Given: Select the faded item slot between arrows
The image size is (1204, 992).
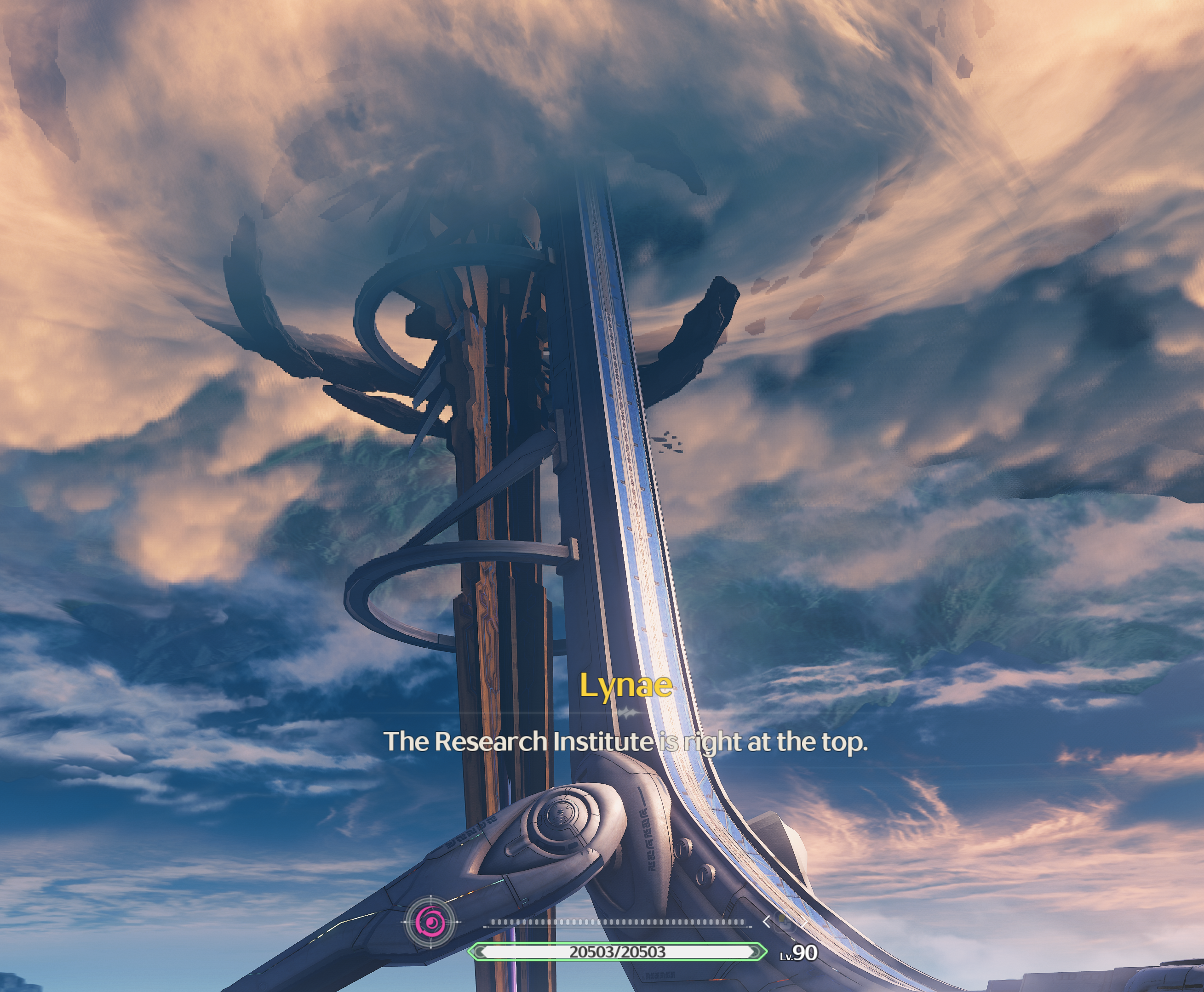Looking at the screenshot, I should click(785, 922).
